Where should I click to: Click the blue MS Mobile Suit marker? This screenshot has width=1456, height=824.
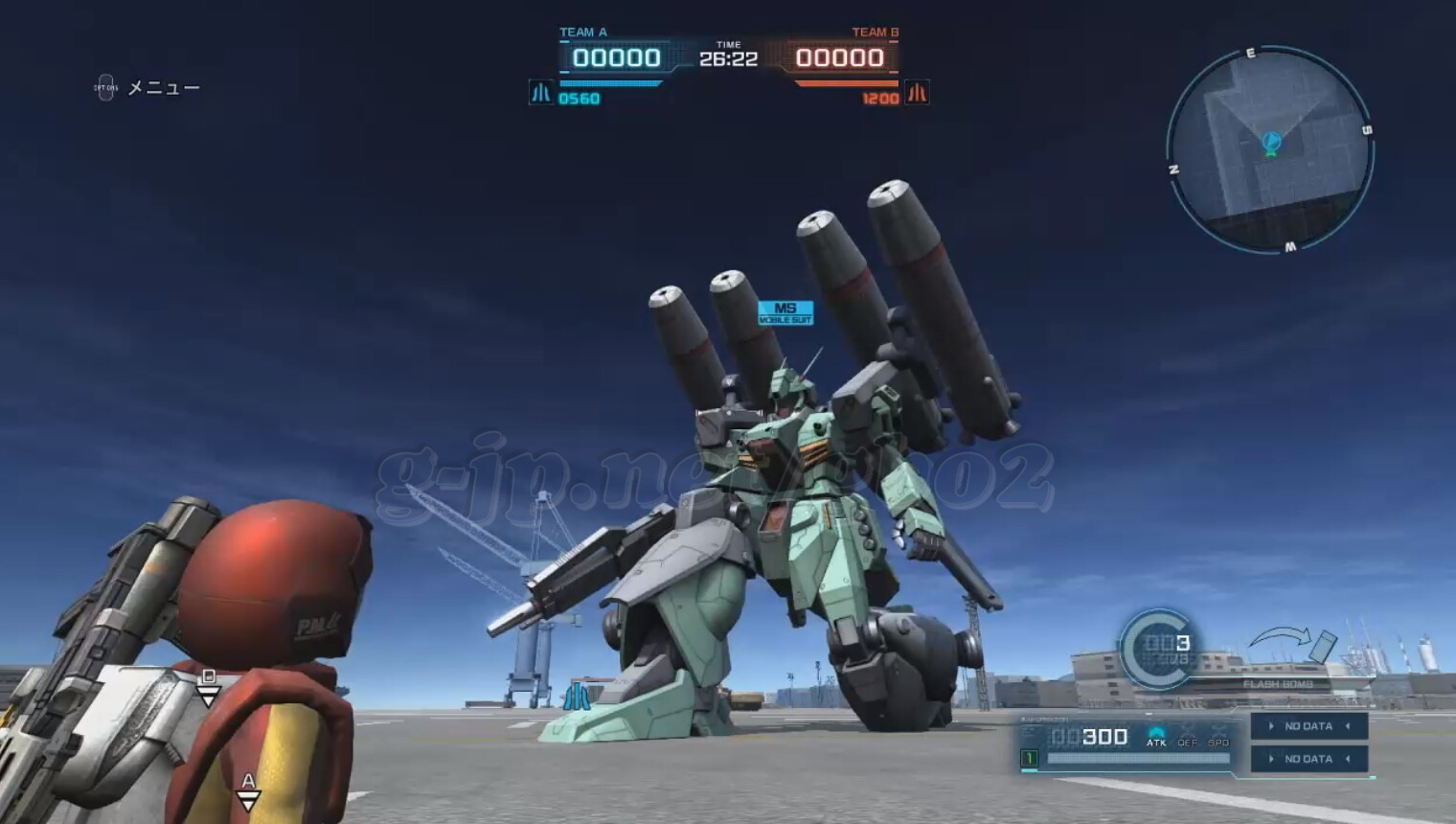click(x=785, y=312)
